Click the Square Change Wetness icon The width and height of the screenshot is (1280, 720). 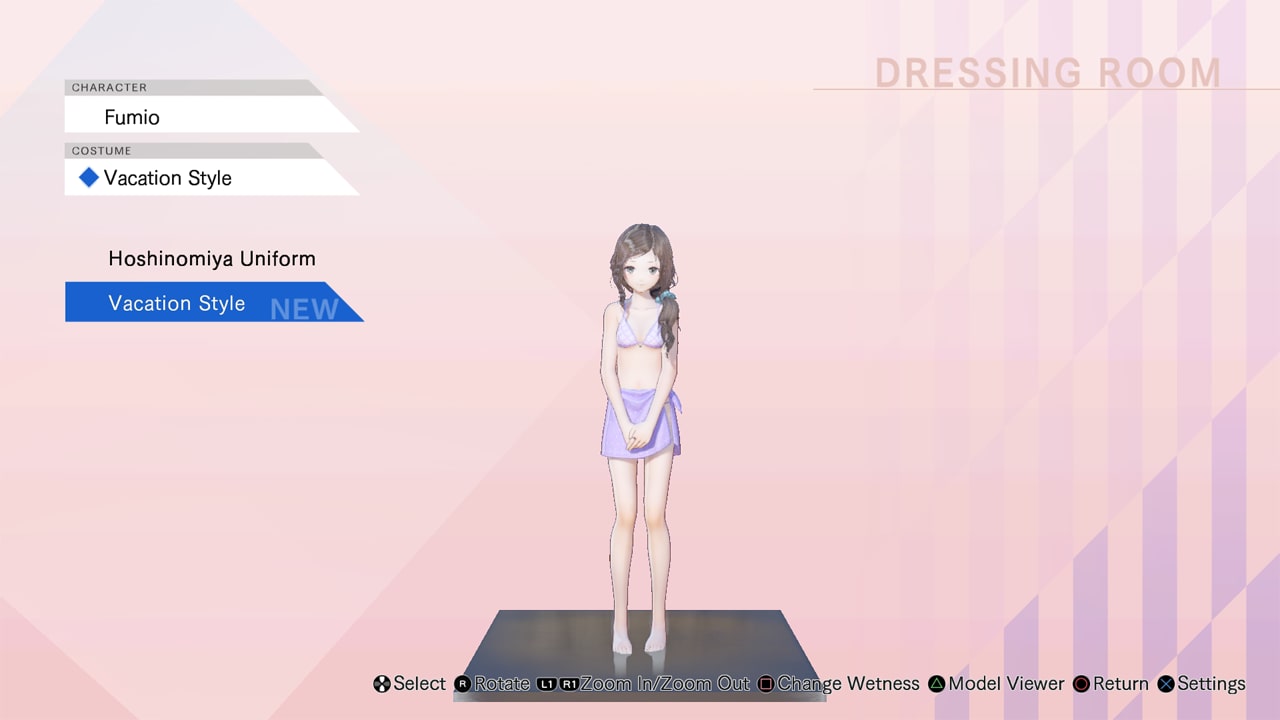click(x=766, y=684)
